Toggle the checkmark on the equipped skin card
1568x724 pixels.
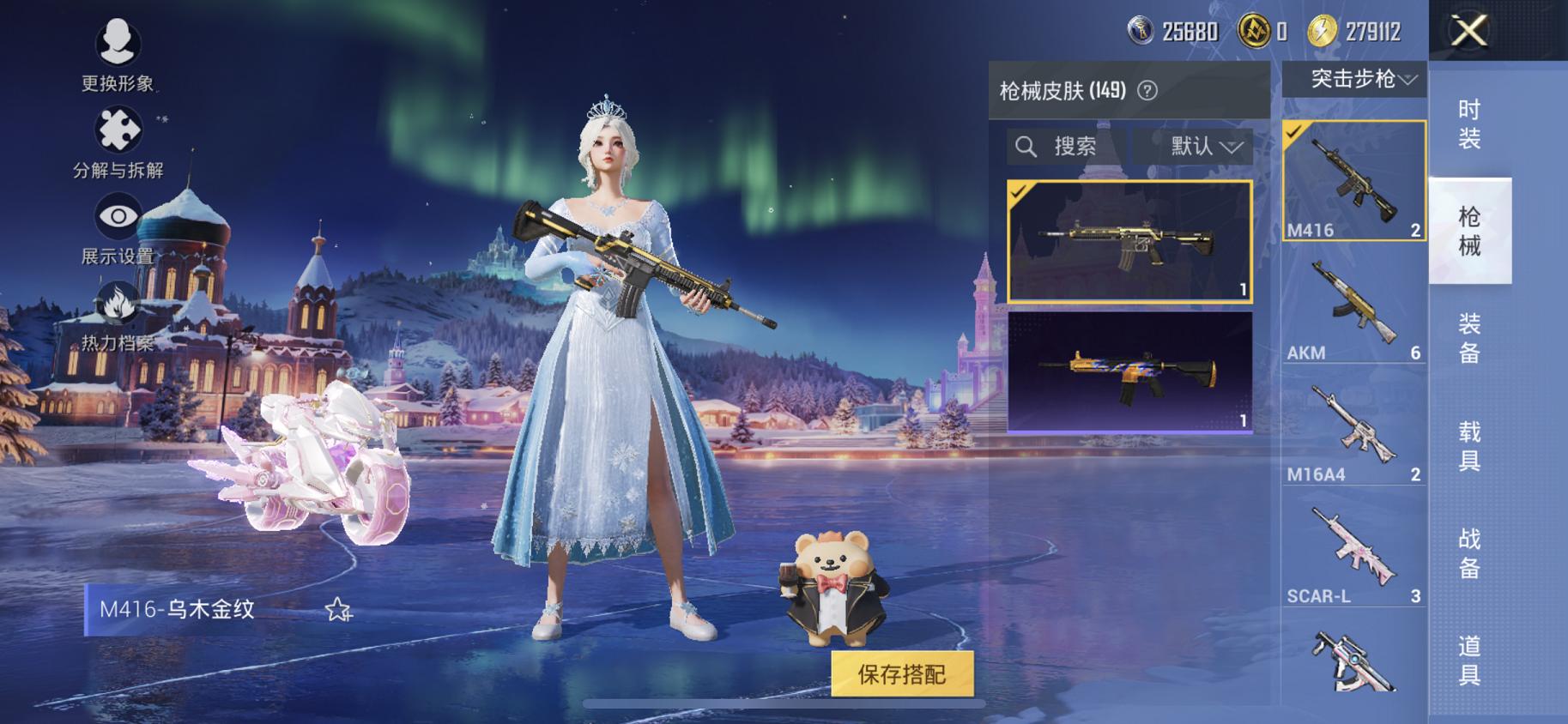(1020, 191)
